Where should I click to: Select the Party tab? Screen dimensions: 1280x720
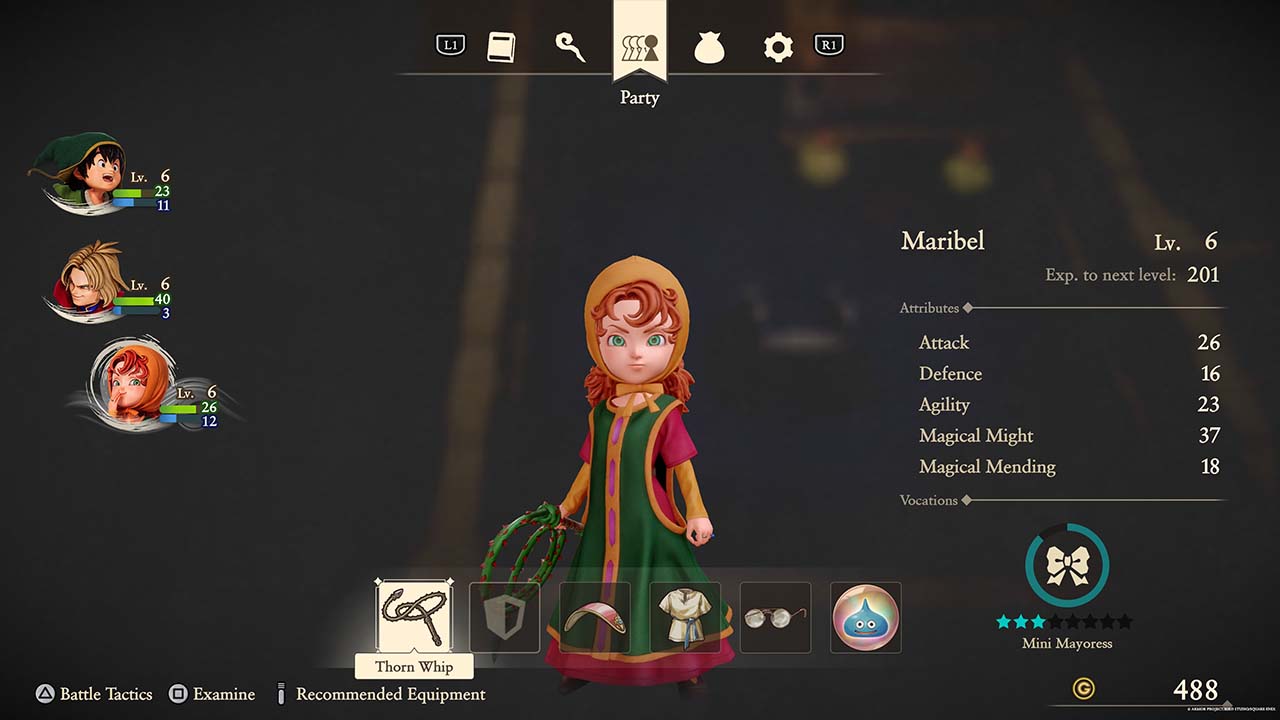coord(640,47)
